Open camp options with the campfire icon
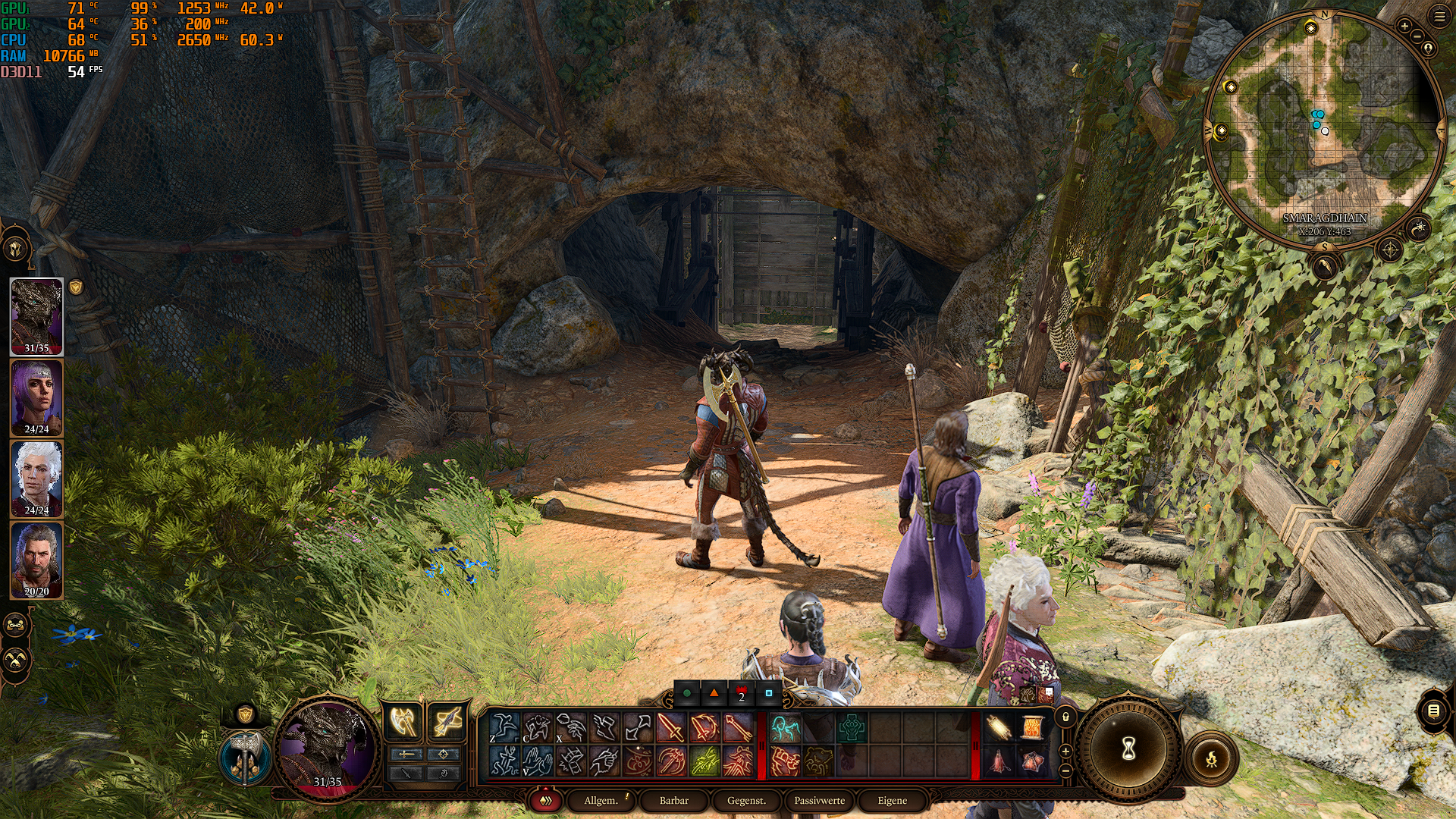Screen dimensions: 1456x819 coord(1212,758)
